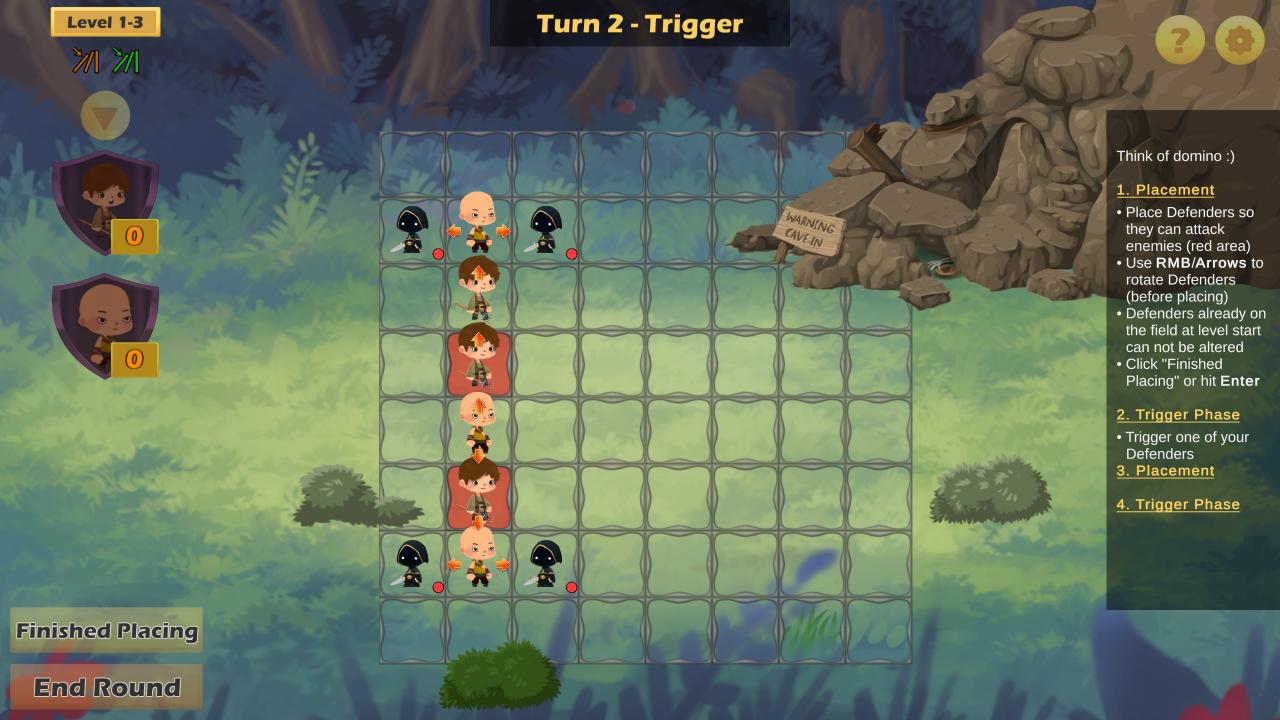Open the 2. Trigger Phase help heading
Image resolution: width=1280 pixels, height=720 pixels.
pos(1177,415)
